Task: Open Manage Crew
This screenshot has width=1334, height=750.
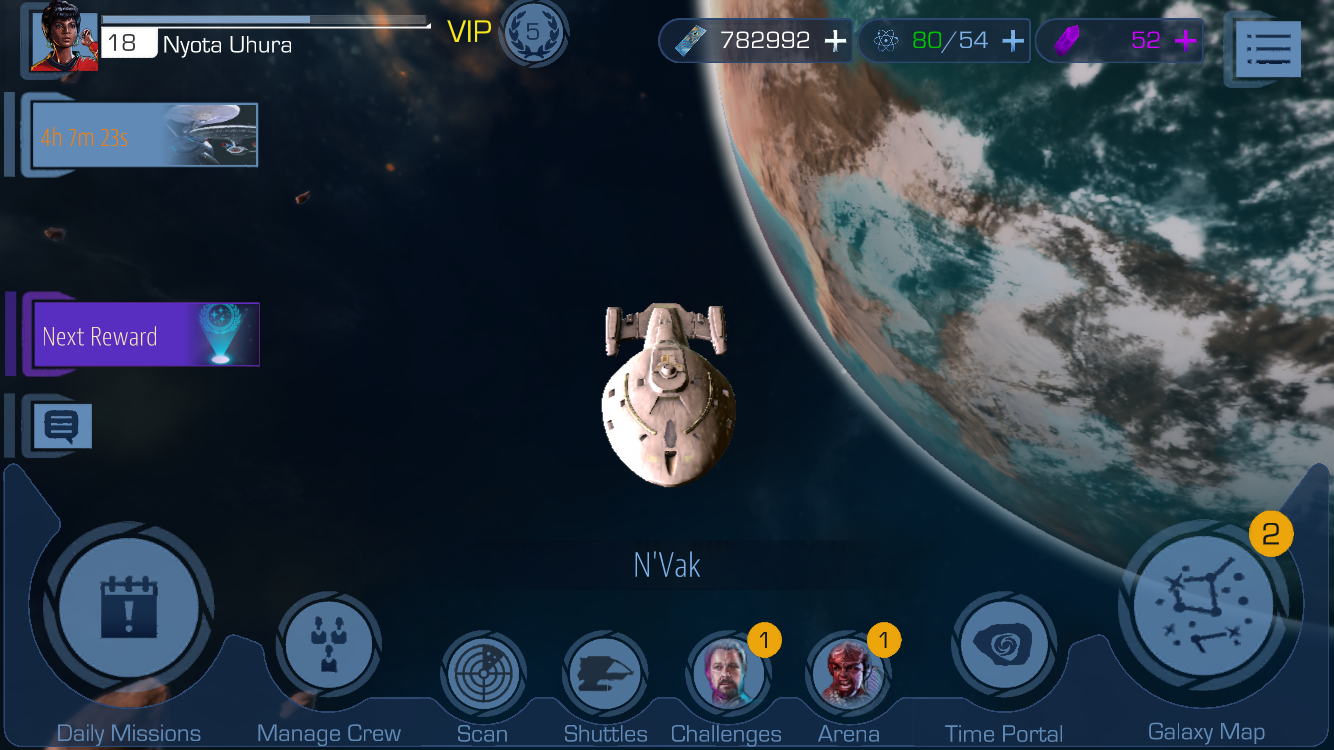Action: [328, 646]
